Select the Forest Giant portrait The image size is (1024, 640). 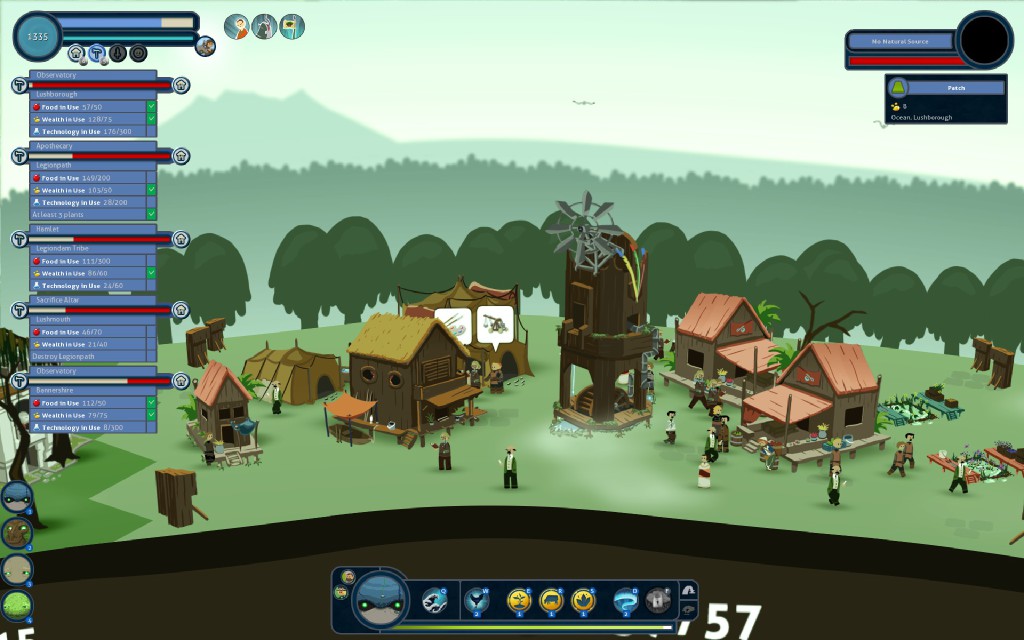tap(16, 533)
